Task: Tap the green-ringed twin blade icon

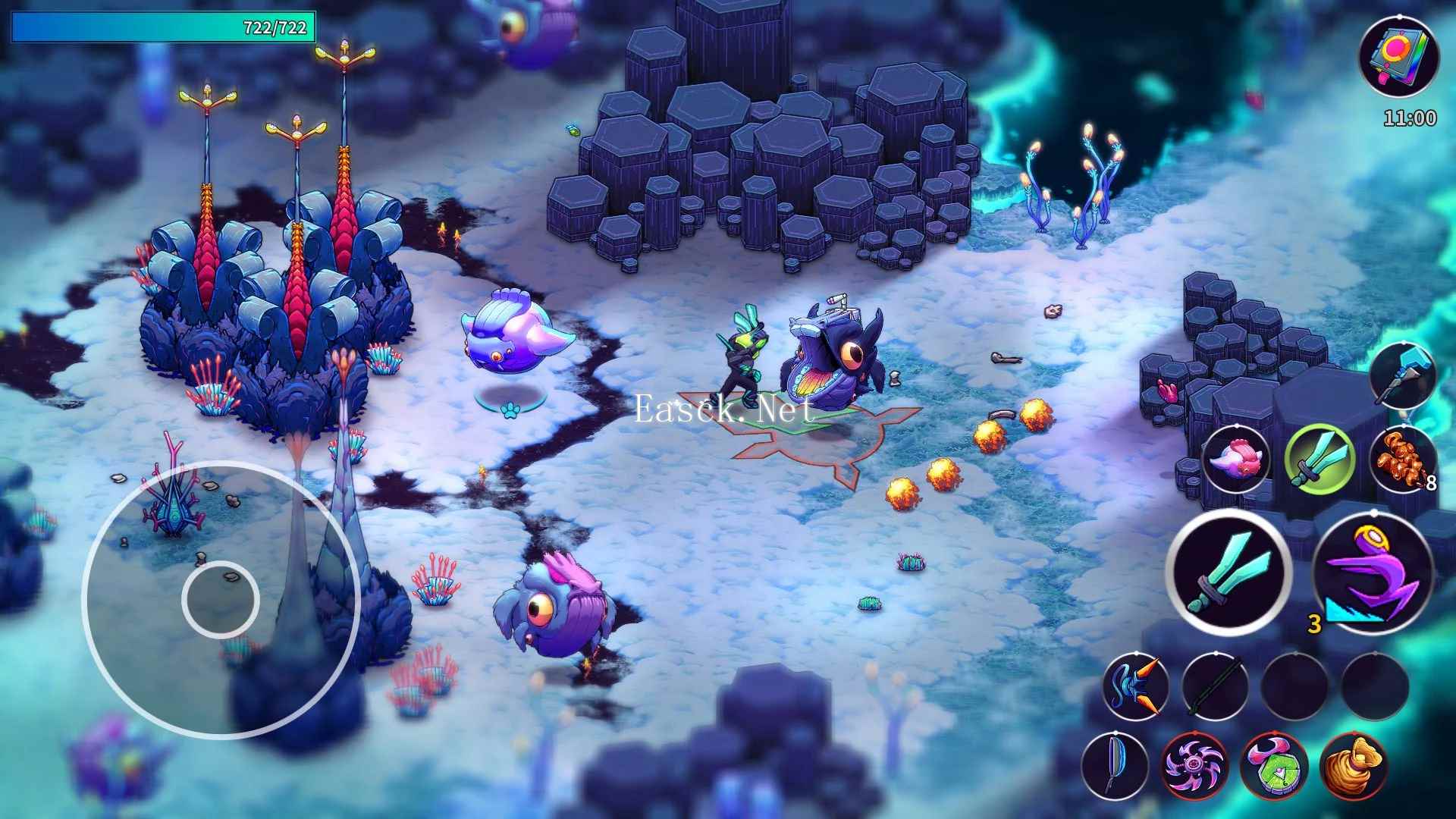Action: 1320,458
